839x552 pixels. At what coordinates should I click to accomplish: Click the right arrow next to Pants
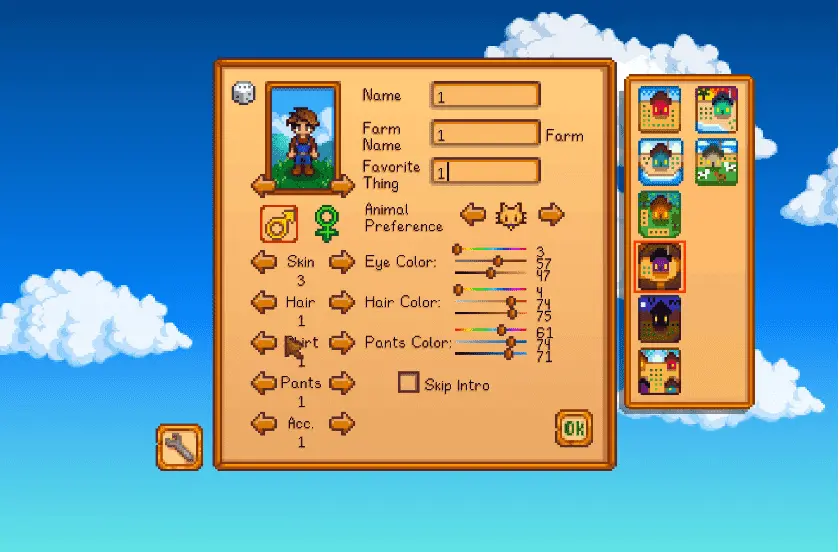coord(342,383)
